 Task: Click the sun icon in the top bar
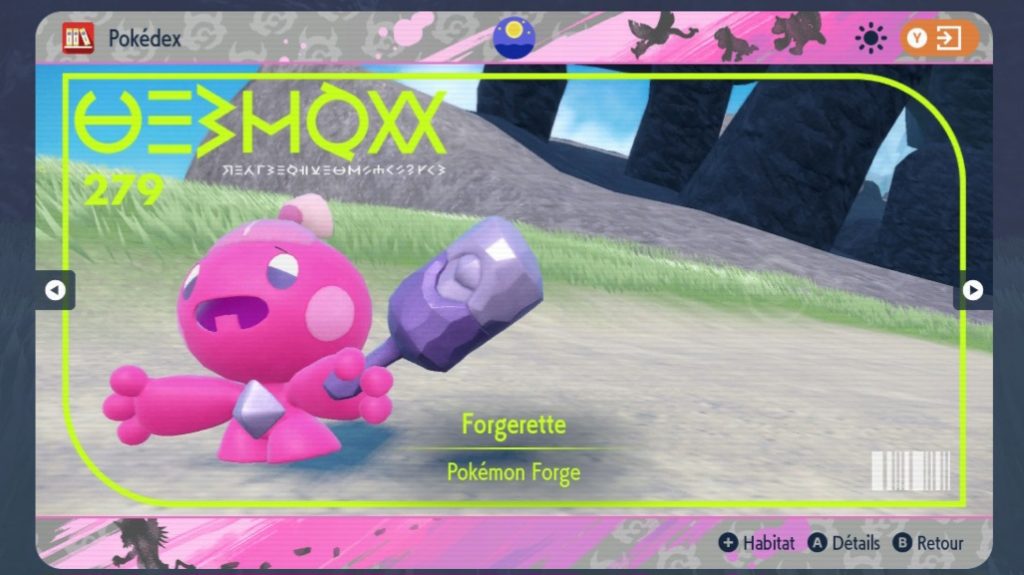pos(871,39)
